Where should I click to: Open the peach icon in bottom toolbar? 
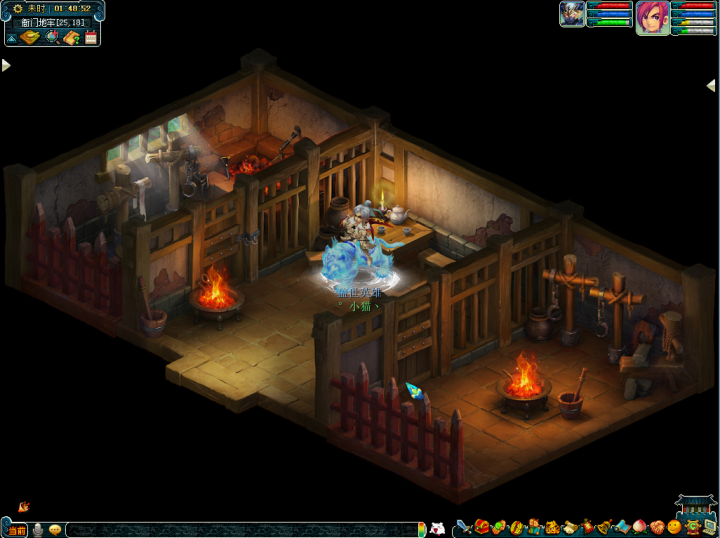pos(640,527)
